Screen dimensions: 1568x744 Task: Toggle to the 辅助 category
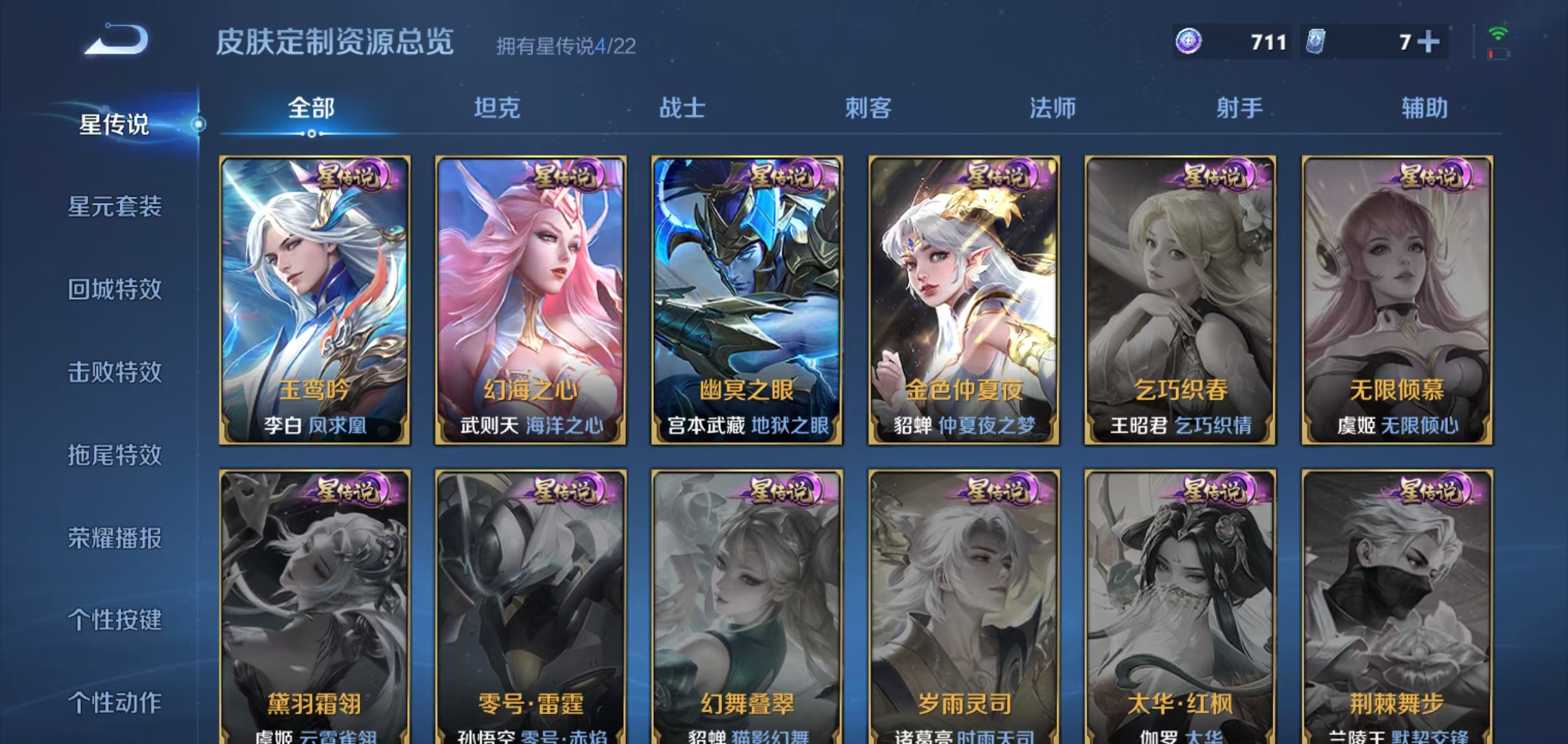point(1424,109)
